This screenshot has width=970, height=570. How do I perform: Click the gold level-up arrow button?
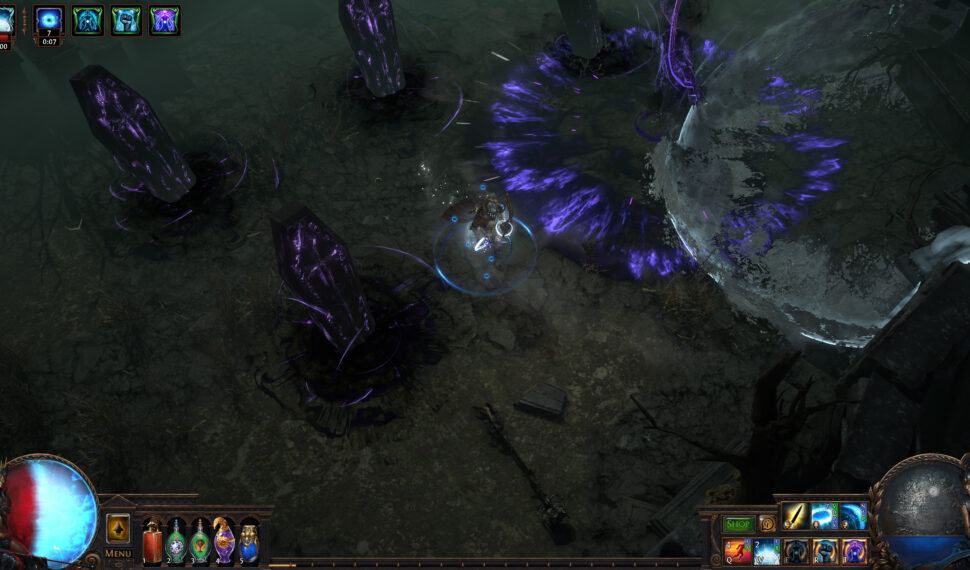pyautogui.click(x=118, y=527)
